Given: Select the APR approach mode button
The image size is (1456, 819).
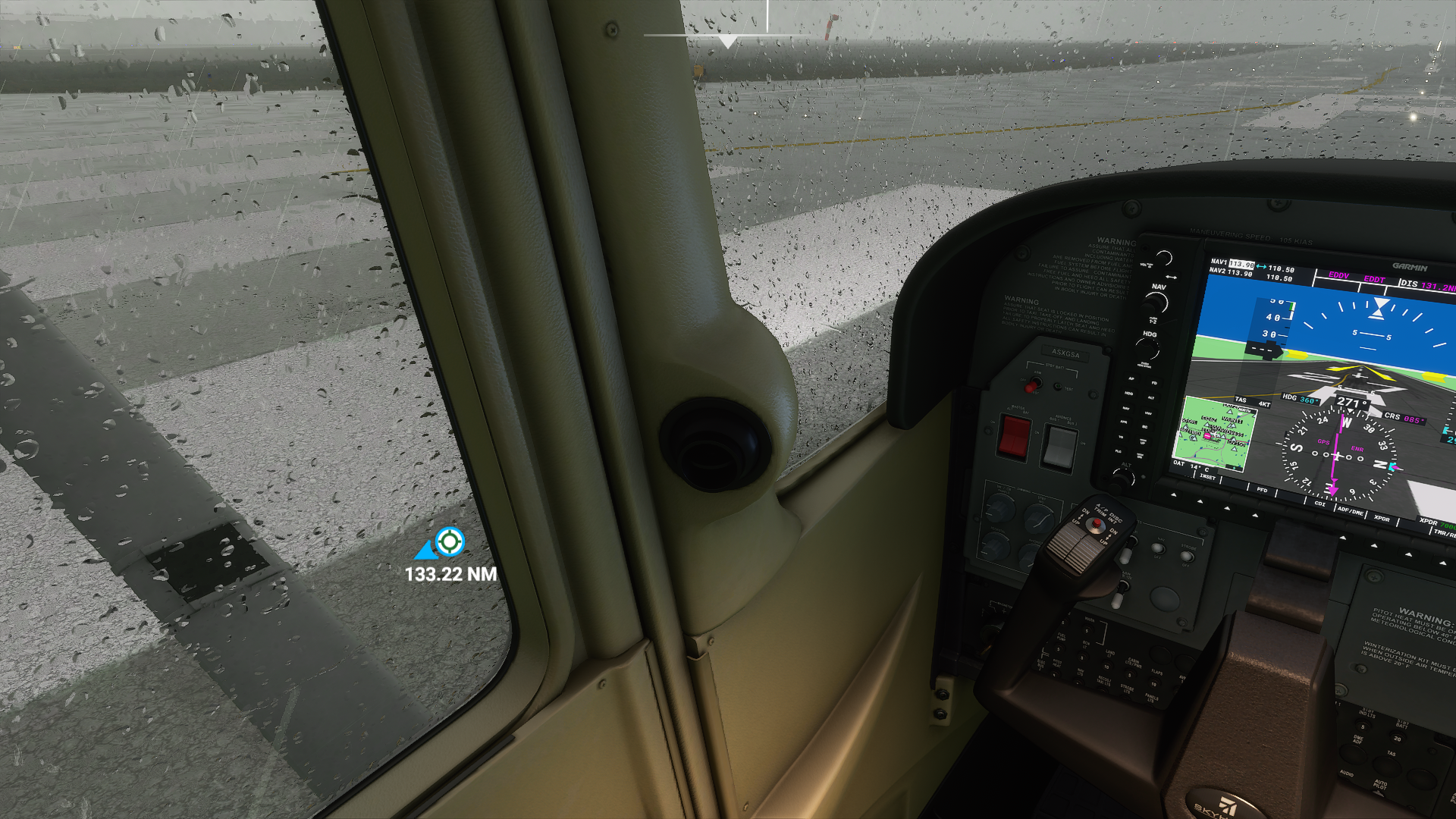Looking at the screenshot, I should pos(1124,422).
